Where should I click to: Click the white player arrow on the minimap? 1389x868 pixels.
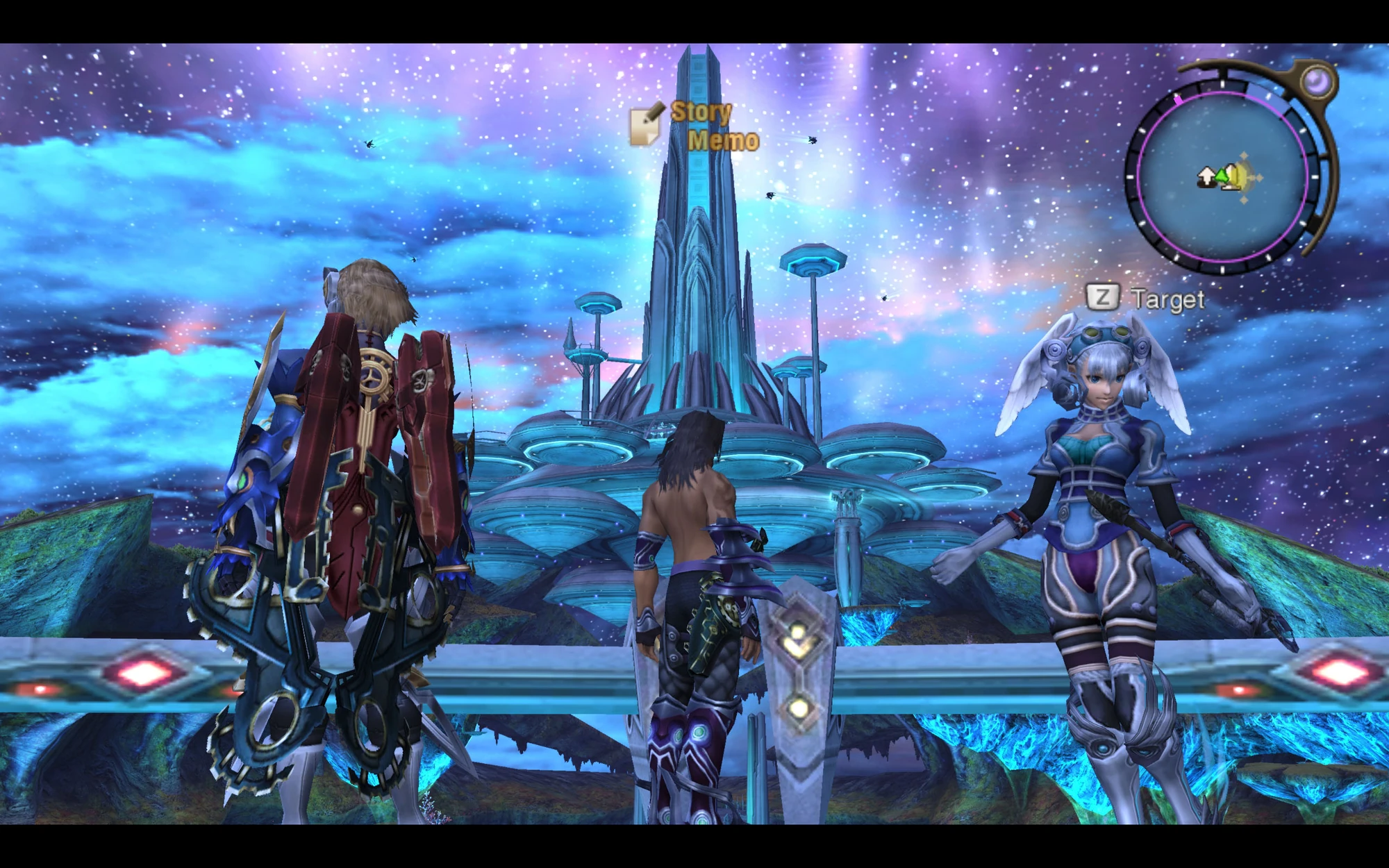tap(1206, 177)
